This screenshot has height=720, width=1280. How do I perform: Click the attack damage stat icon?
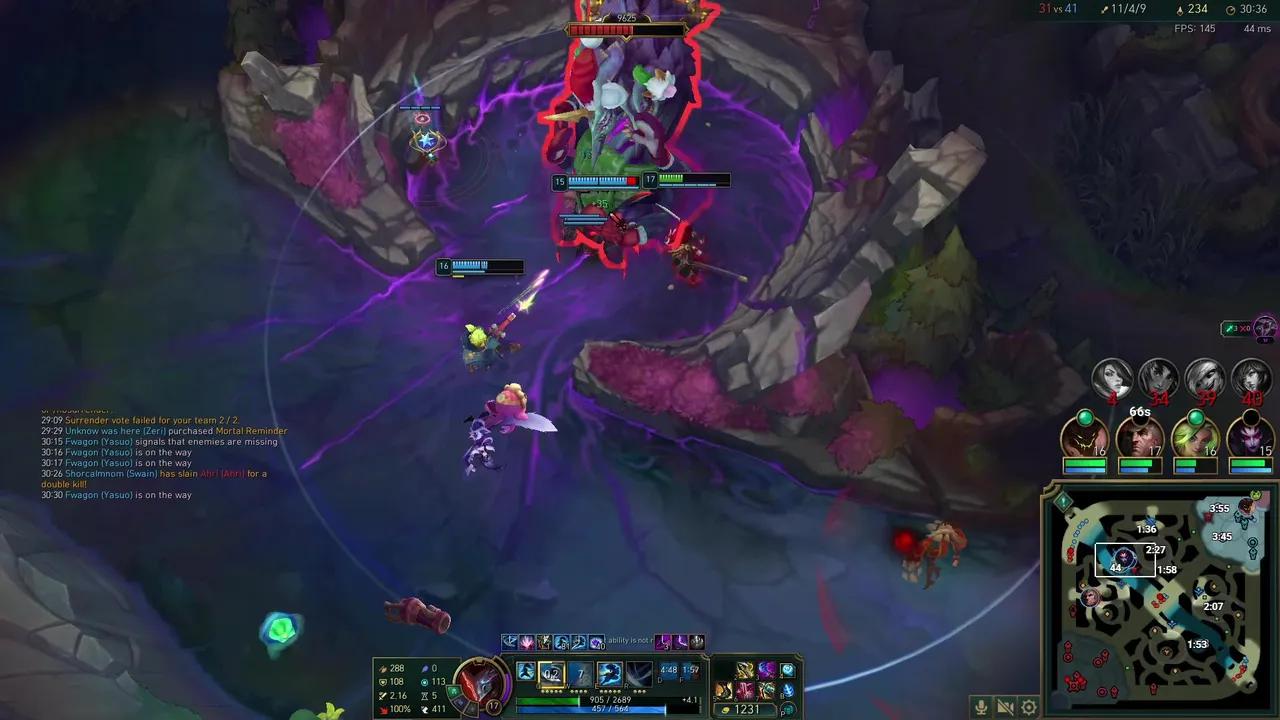(x=383, y=666)
